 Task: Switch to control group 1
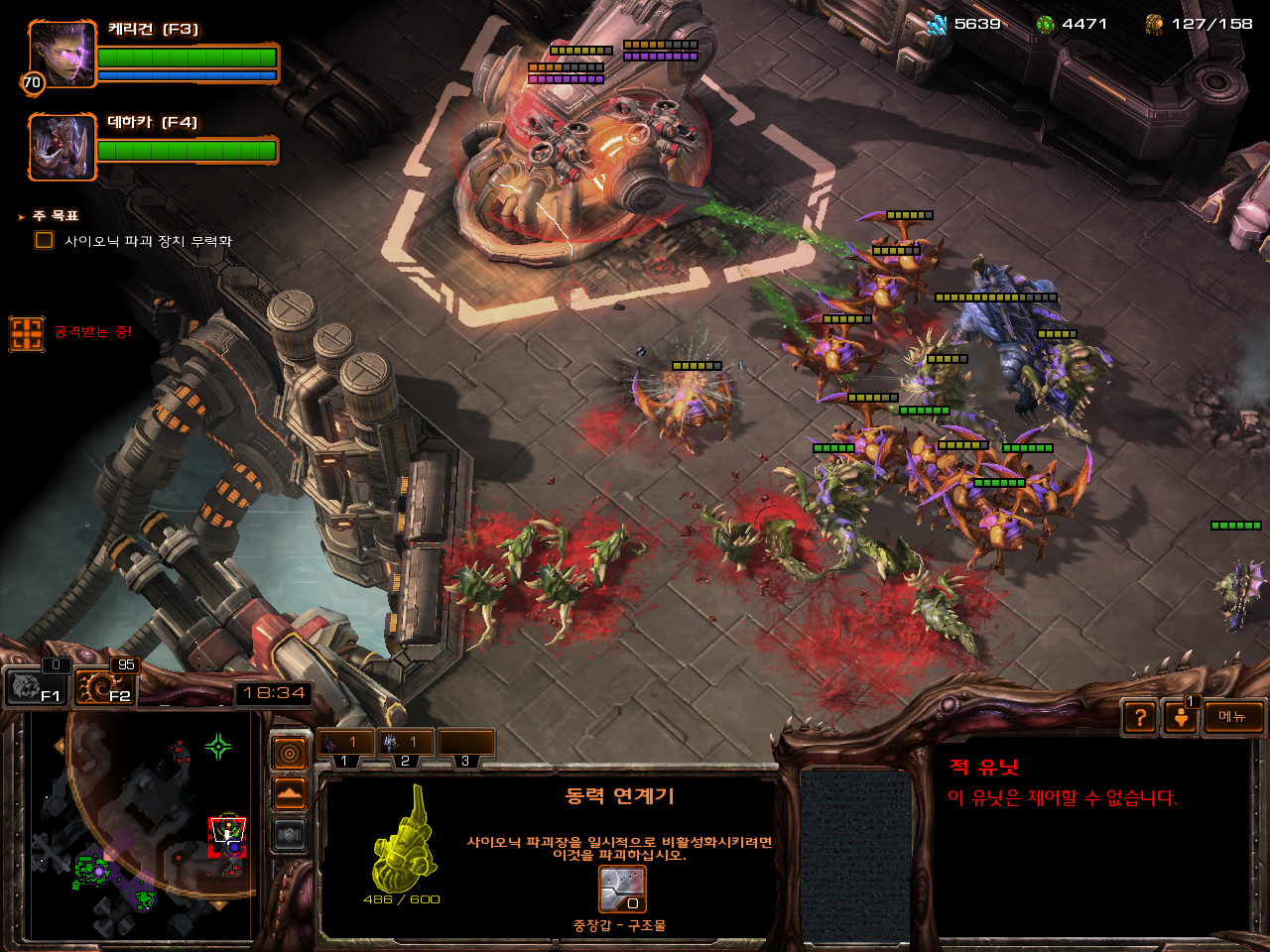(345, 744)
